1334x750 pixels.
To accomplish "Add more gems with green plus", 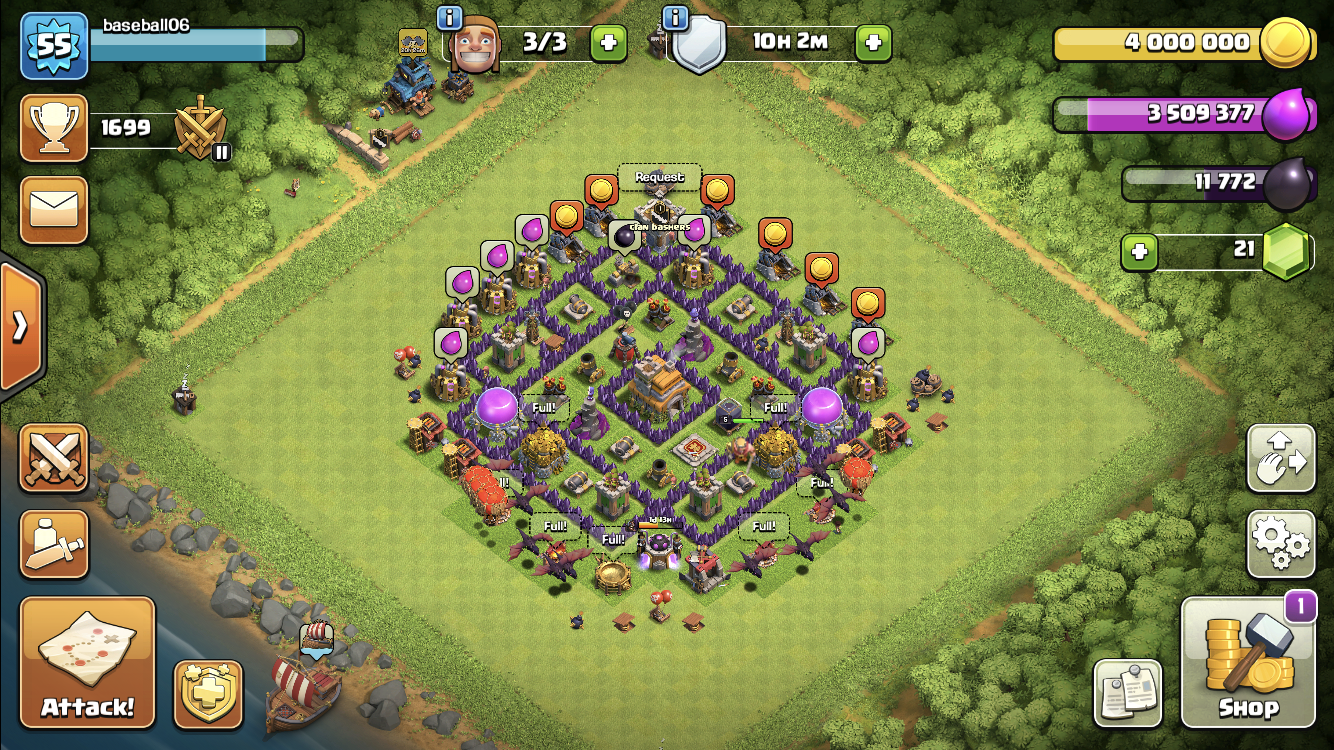I will tap(1138, 251).
